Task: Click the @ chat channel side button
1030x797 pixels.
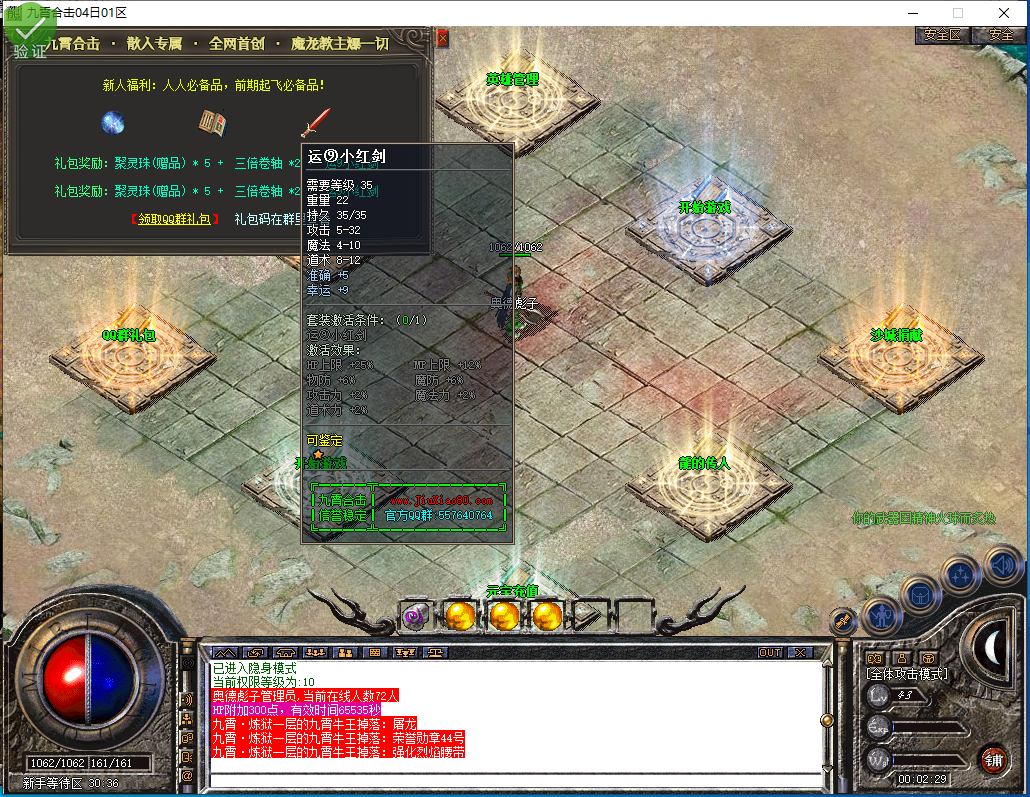Action: (188, 775)
